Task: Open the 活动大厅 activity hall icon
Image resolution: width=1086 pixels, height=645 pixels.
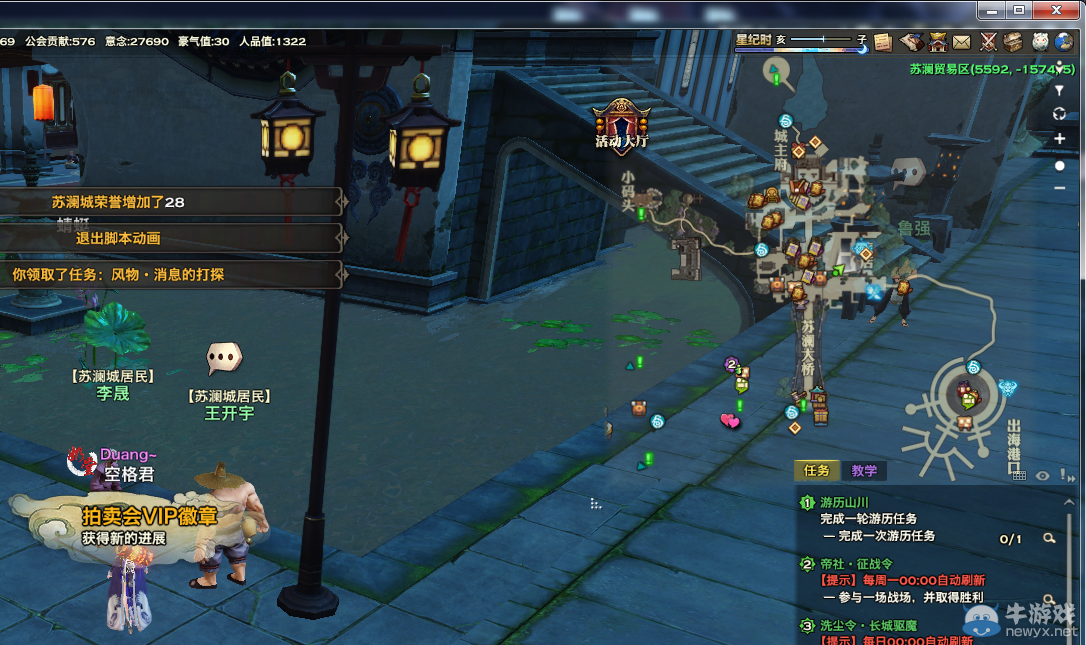Action: click(x=621, y=125)
